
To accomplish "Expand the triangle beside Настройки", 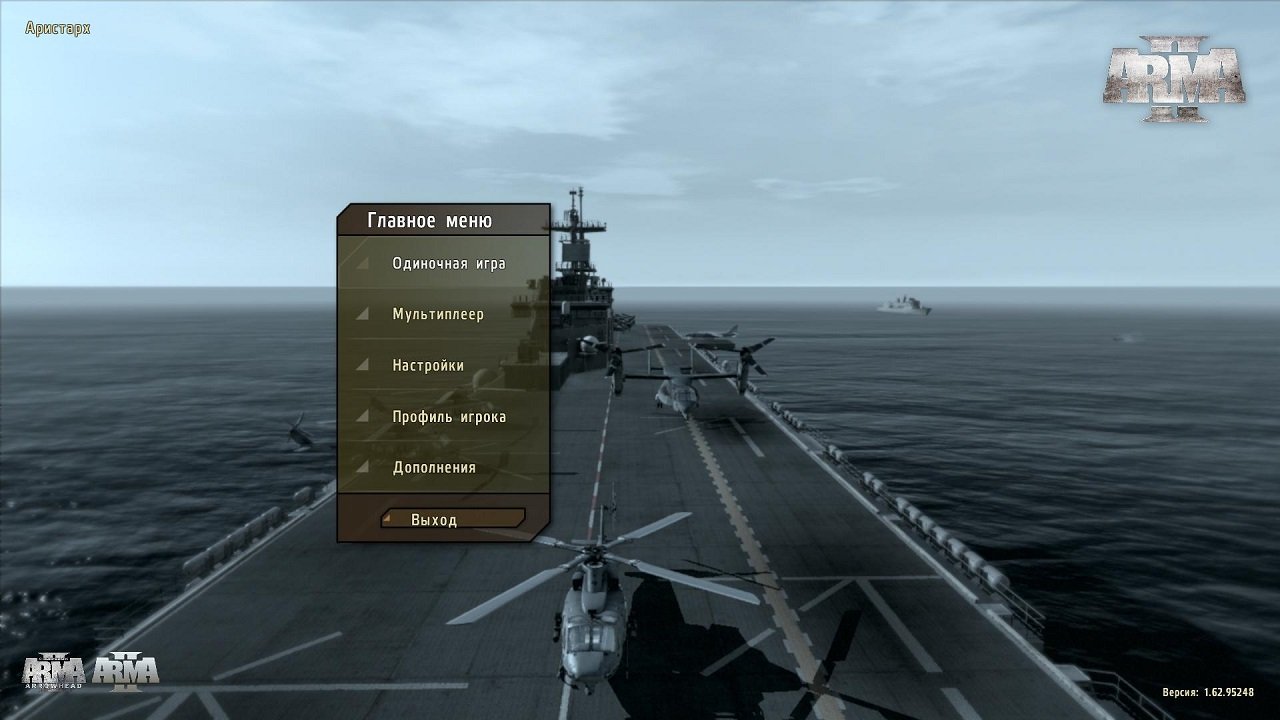I will [364, 364].
